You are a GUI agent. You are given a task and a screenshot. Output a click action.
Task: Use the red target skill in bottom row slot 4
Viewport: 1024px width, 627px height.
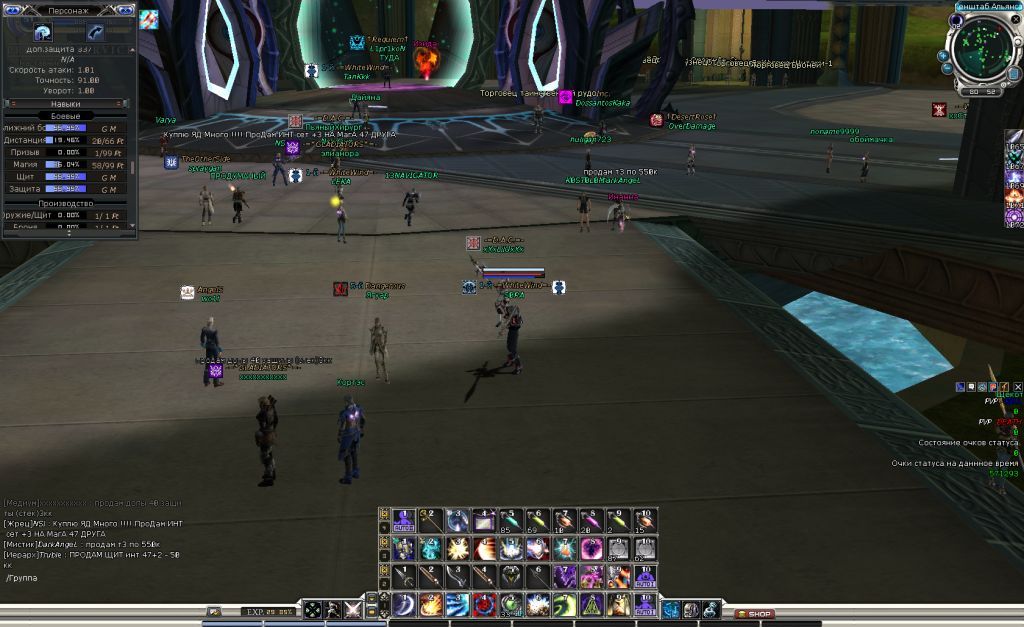pos(485,605)
